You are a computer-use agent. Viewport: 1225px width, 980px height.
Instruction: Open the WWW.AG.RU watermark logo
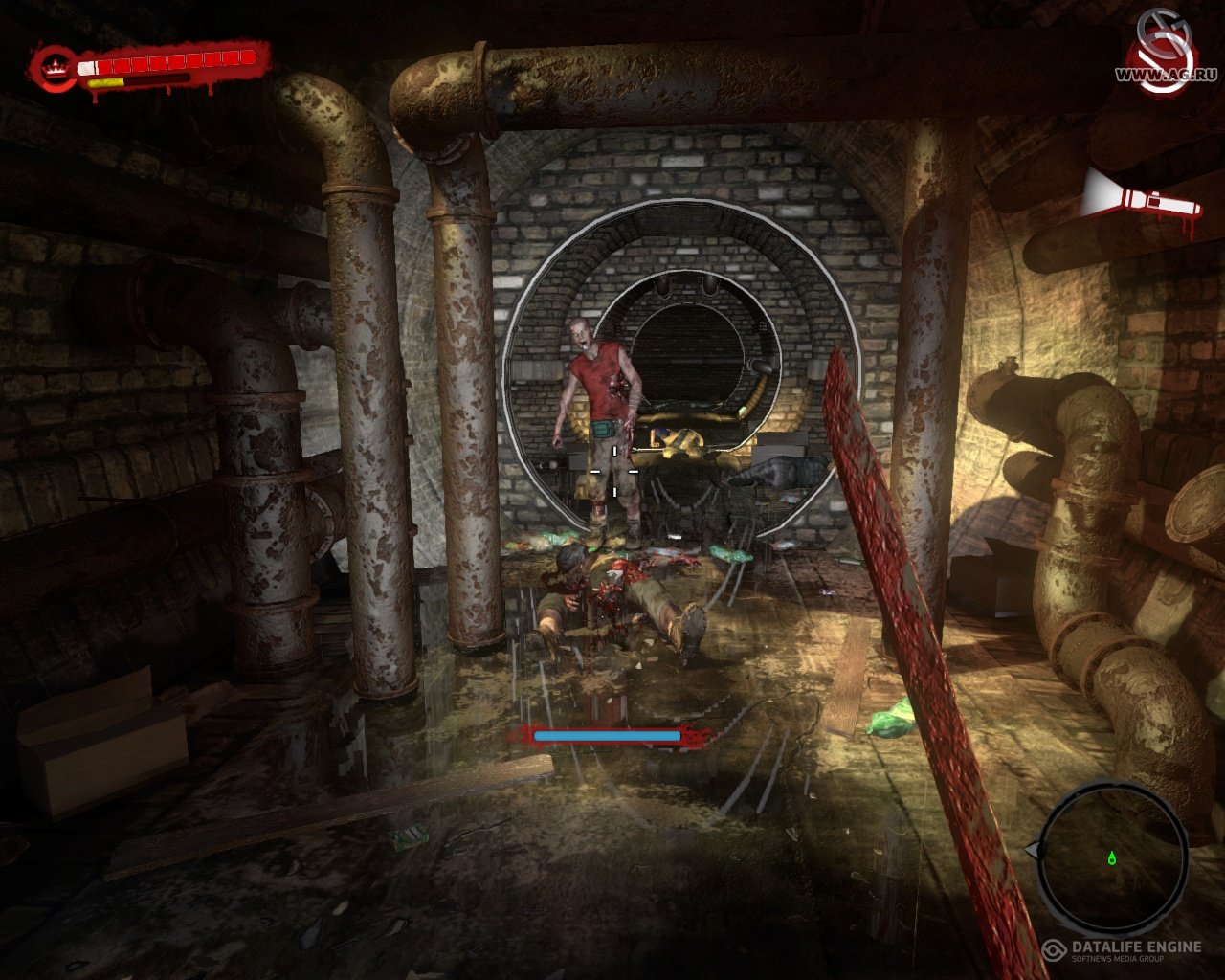point(1165,54)
